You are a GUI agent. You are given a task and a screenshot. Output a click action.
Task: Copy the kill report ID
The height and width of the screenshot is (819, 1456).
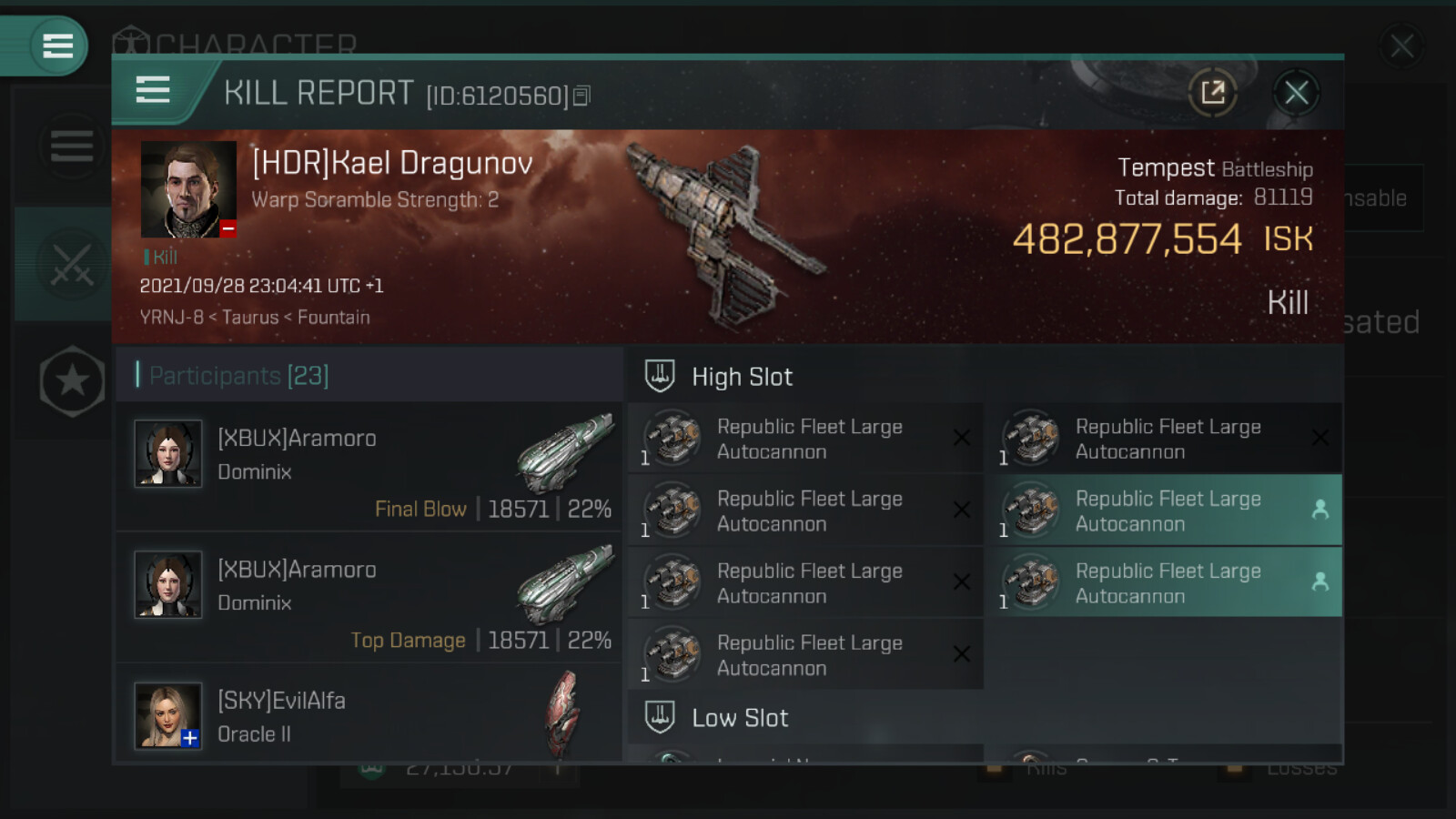tap(582, 96)
